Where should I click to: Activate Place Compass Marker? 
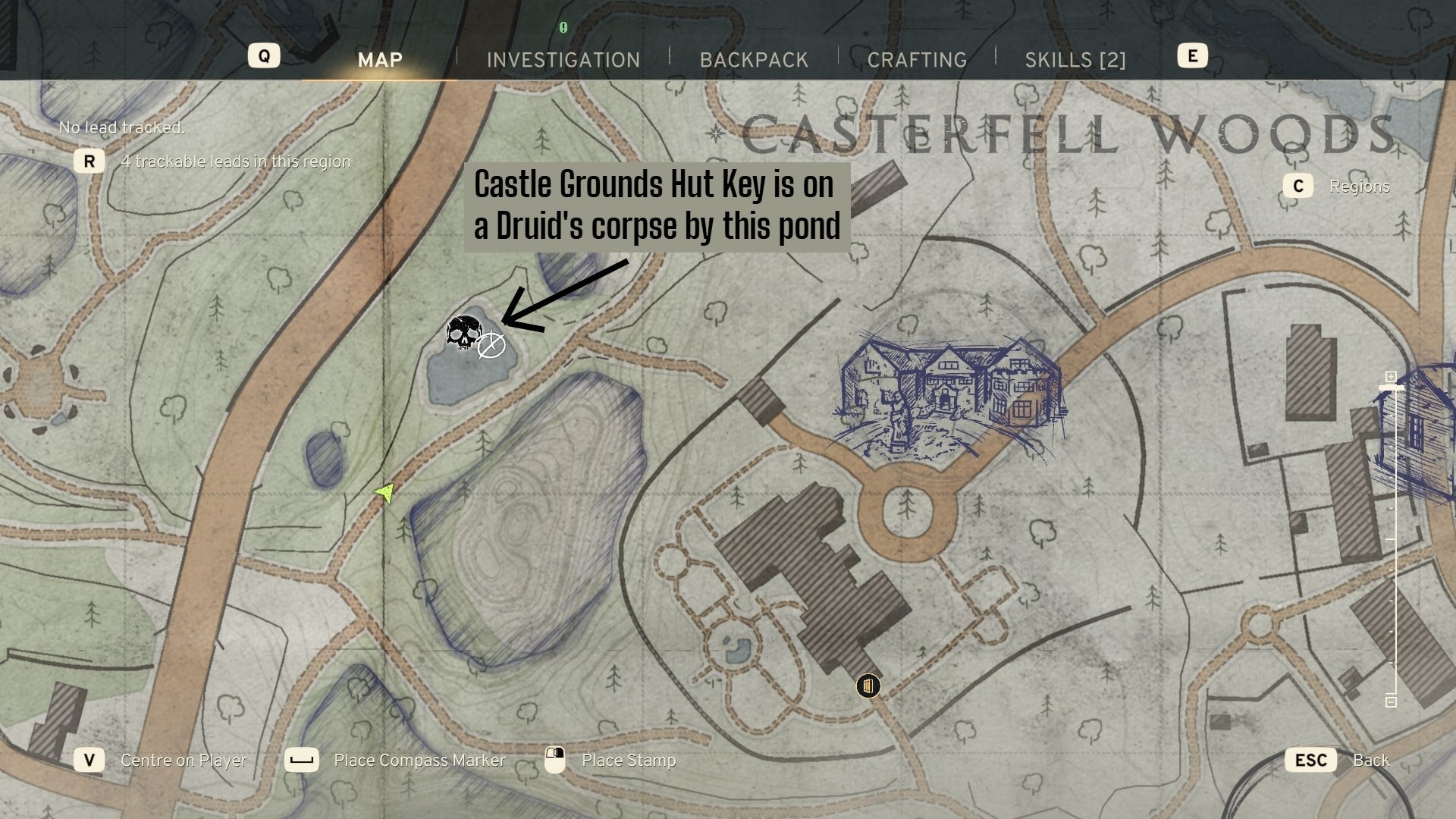419,760
